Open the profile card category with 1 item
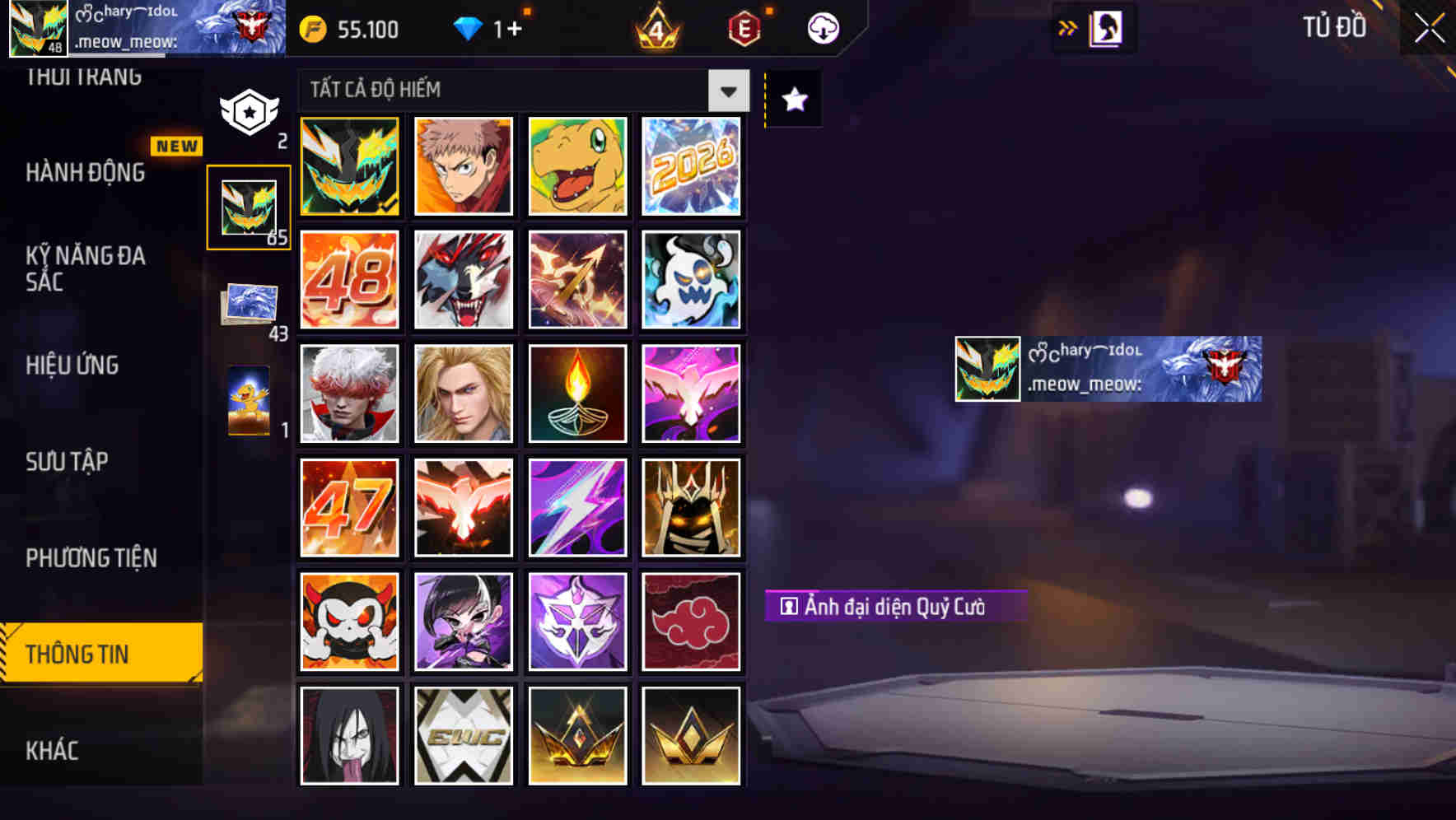Image resolution: width=1456 pixels, height=820 pixels. coord(249,401)
